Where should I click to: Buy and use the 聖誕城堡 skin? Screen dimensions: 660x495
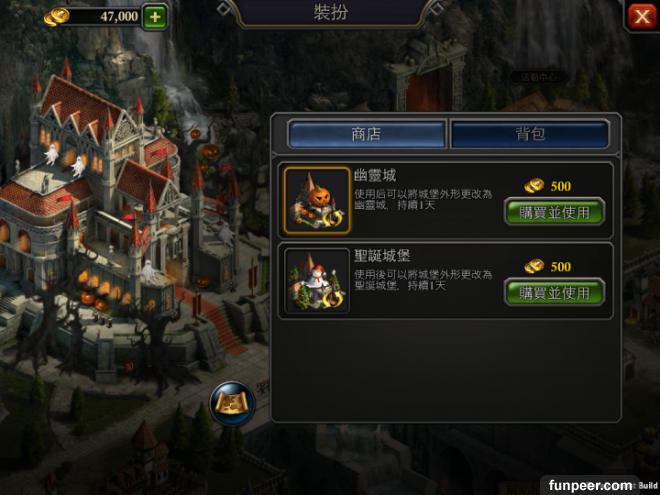pos(555,292)
